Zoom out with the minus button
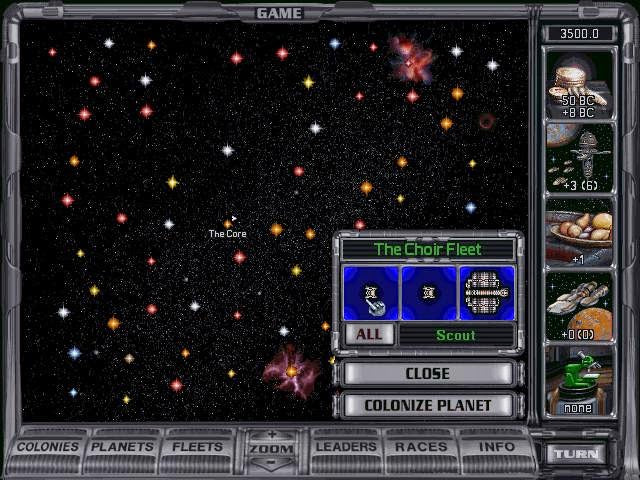The height and width of the screenshot is (480, 640). pyautogui.click(x=272, y=463)
